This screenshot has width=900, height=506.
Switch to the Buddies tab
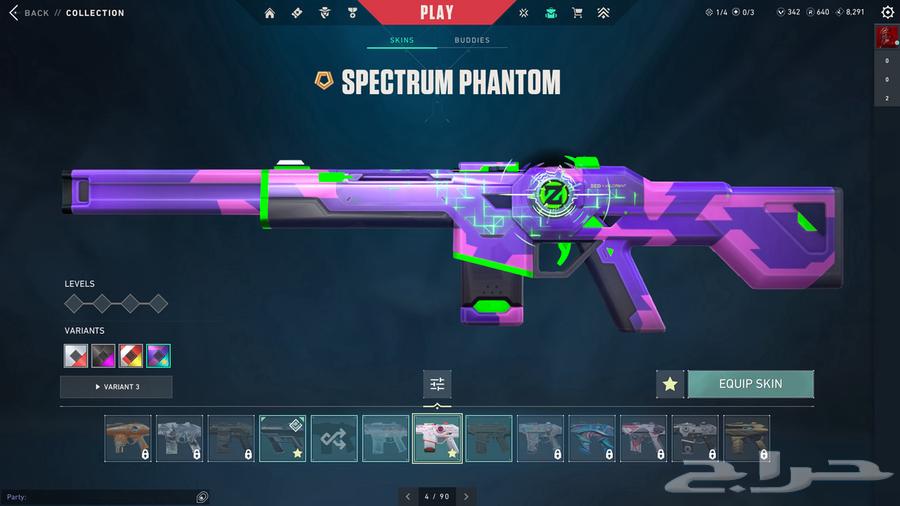(472, 41)
